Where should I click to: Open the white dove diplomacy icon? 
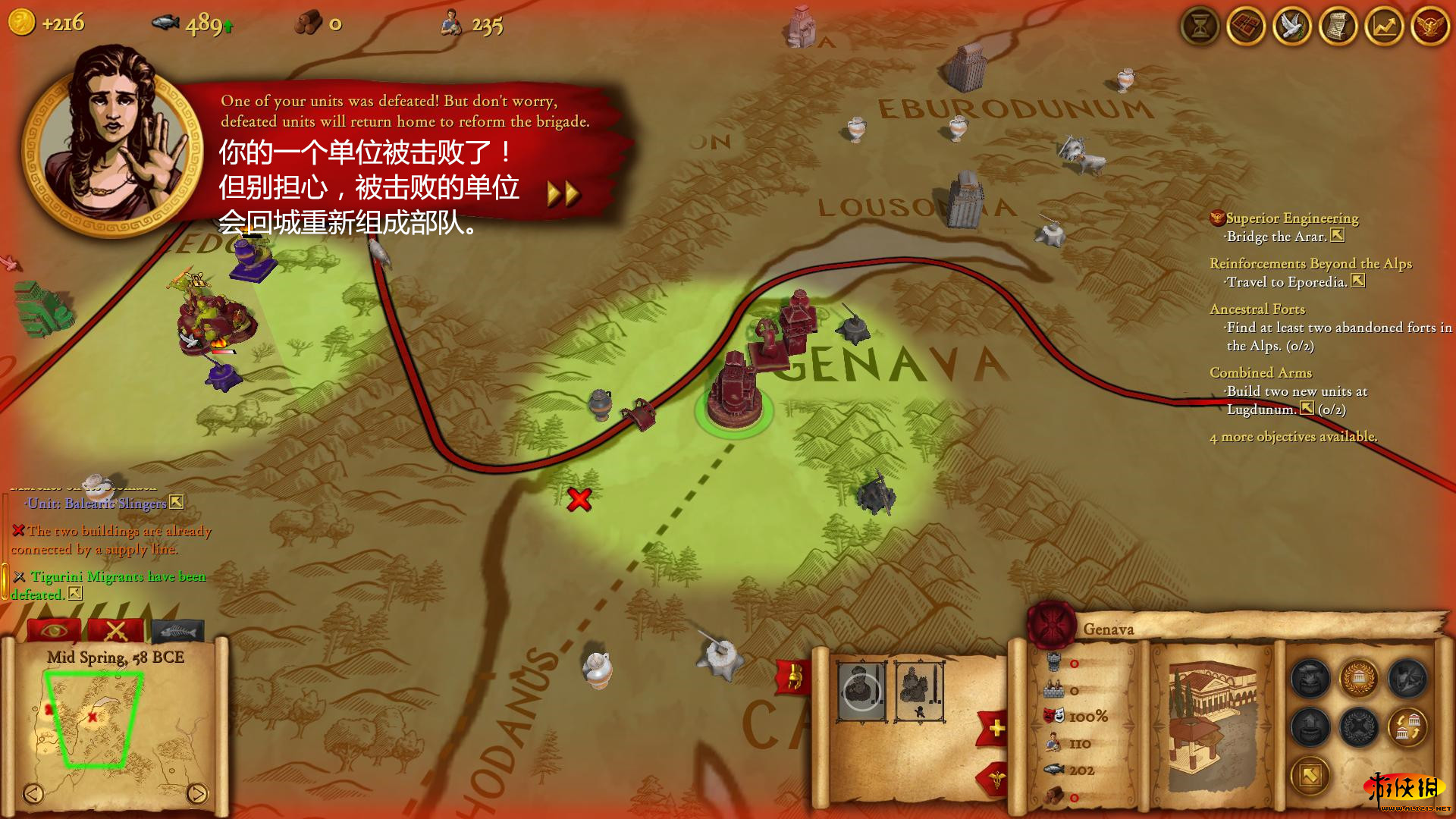(1292, 27)
